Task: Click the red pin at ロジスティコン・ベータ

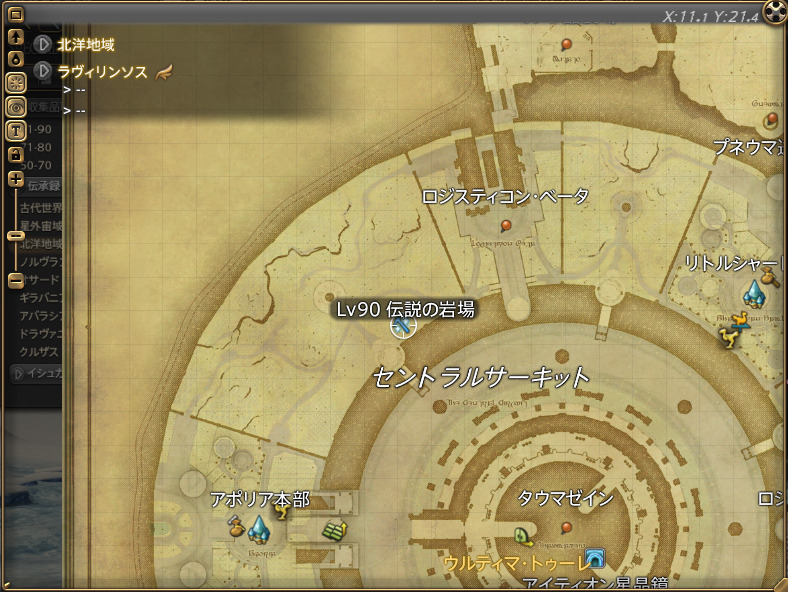Action: click(x=506, y=225)
